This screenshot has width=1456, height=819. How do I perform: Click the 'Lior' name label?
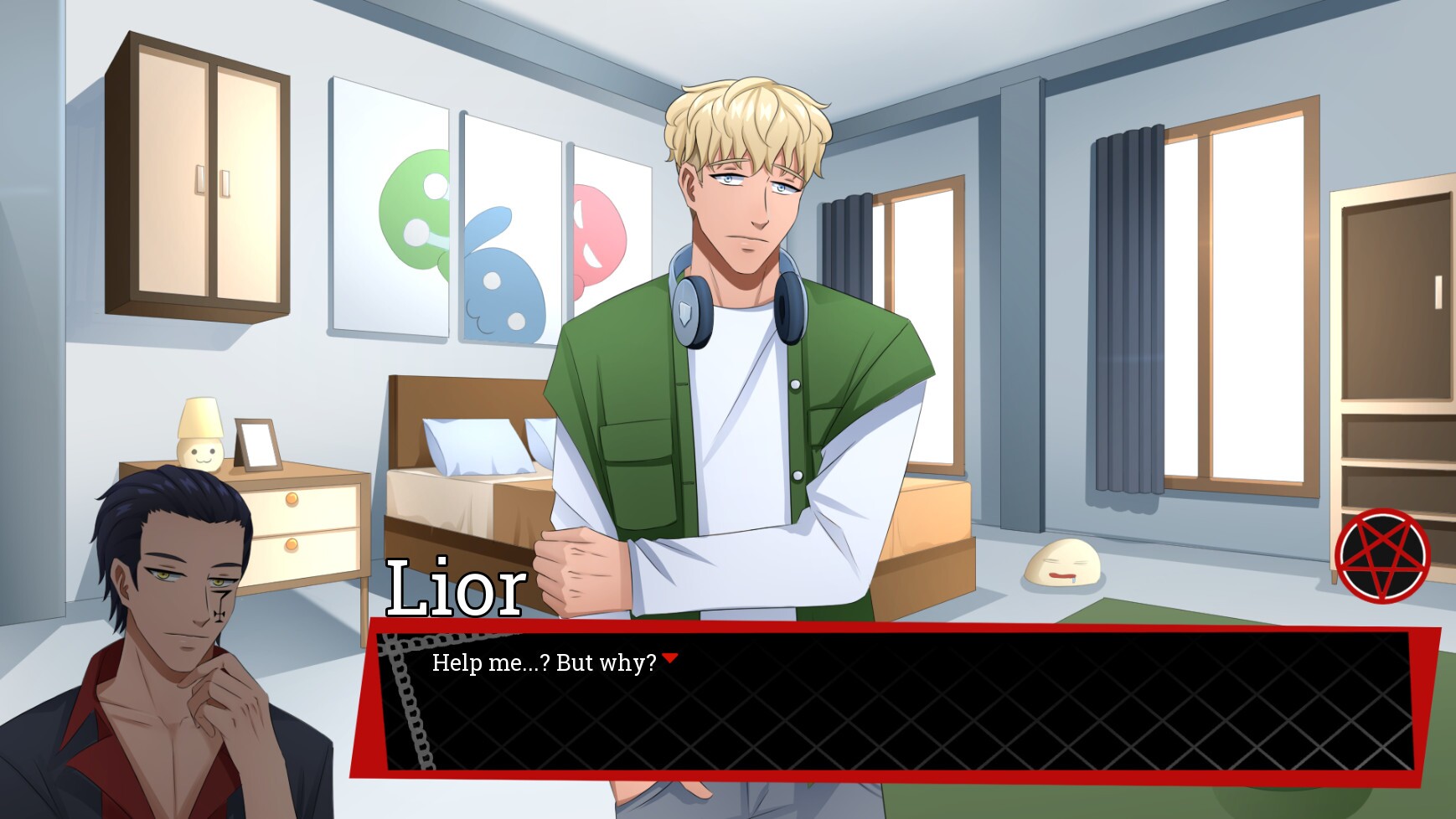[x=457, y=586]
